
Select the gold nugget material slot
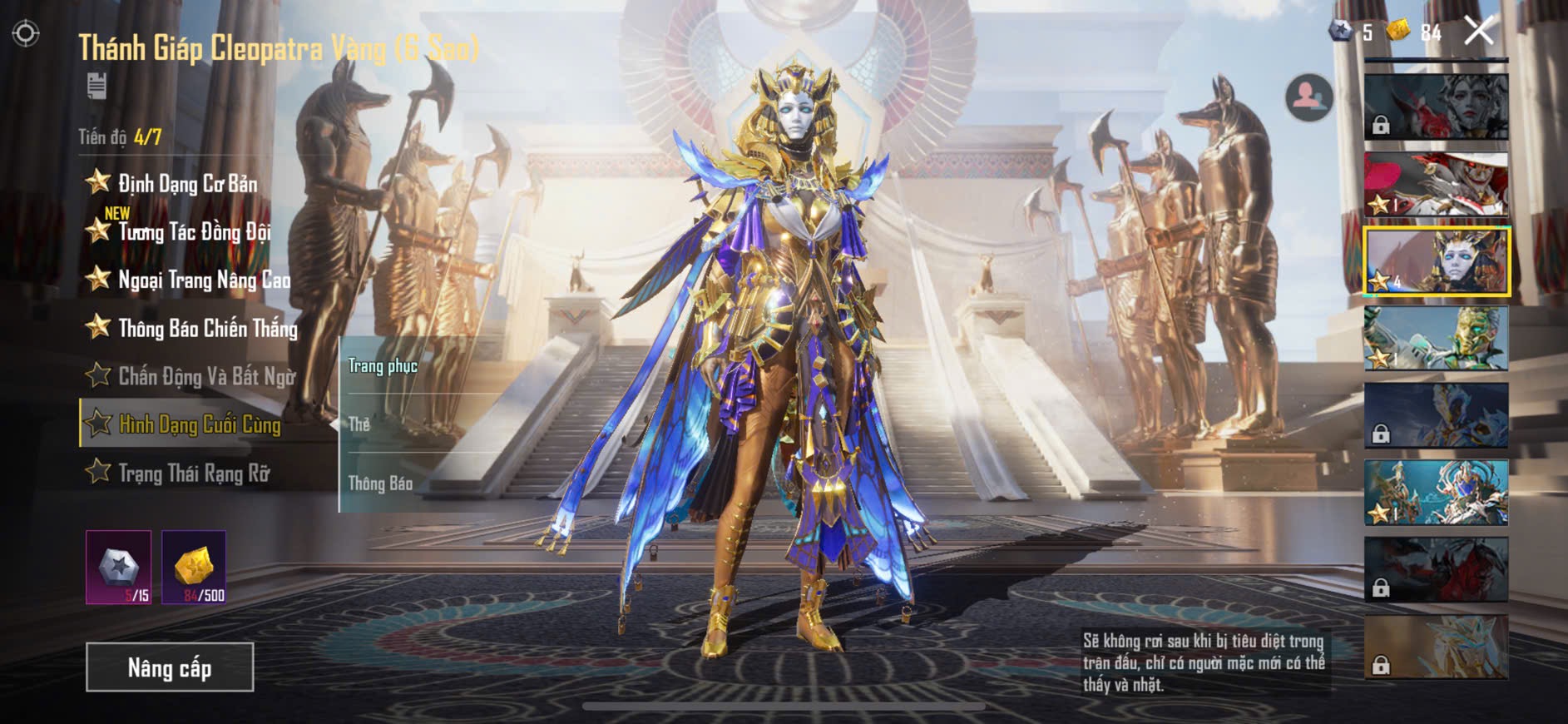(194, 567)
